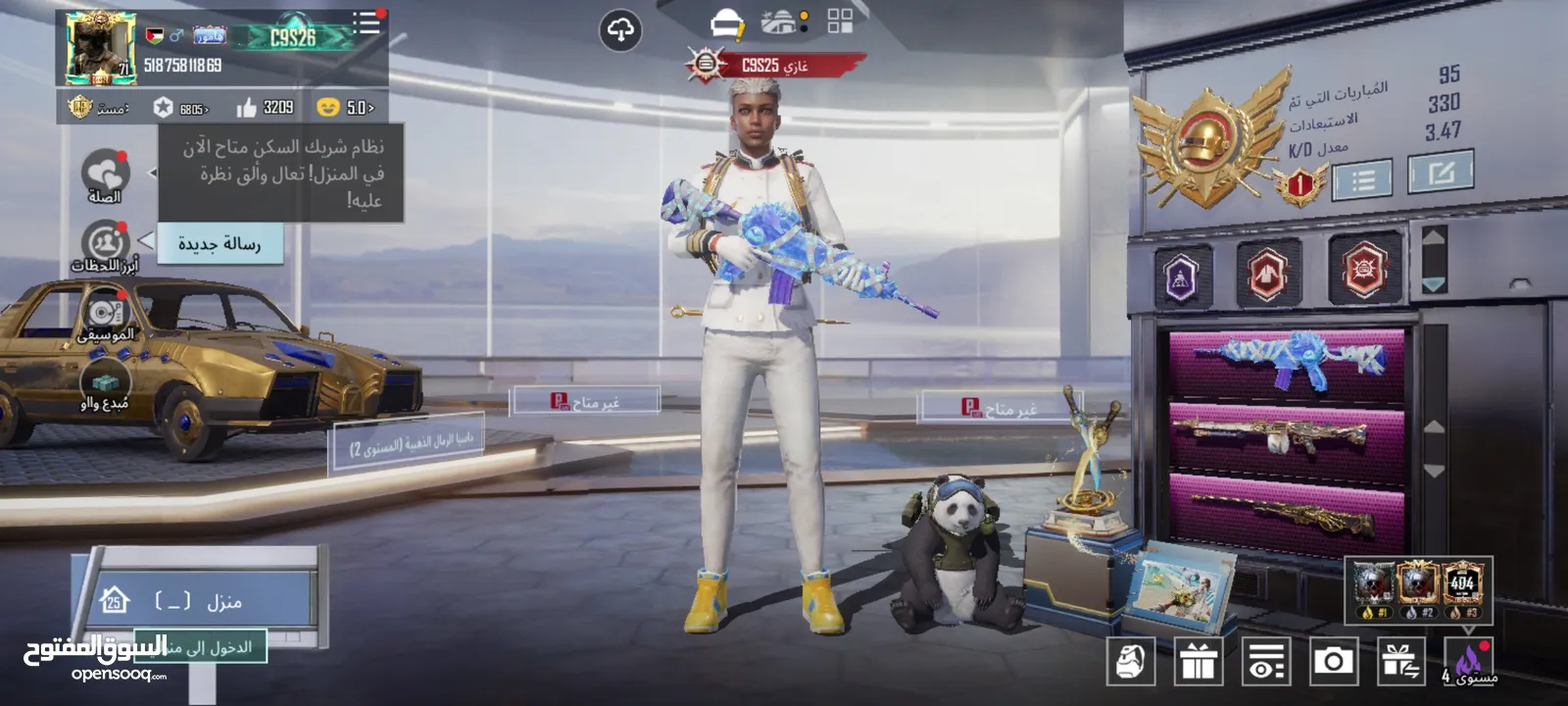Open the gift box button
This screenshot has width=1568, height=706.
click(1198, 662)
